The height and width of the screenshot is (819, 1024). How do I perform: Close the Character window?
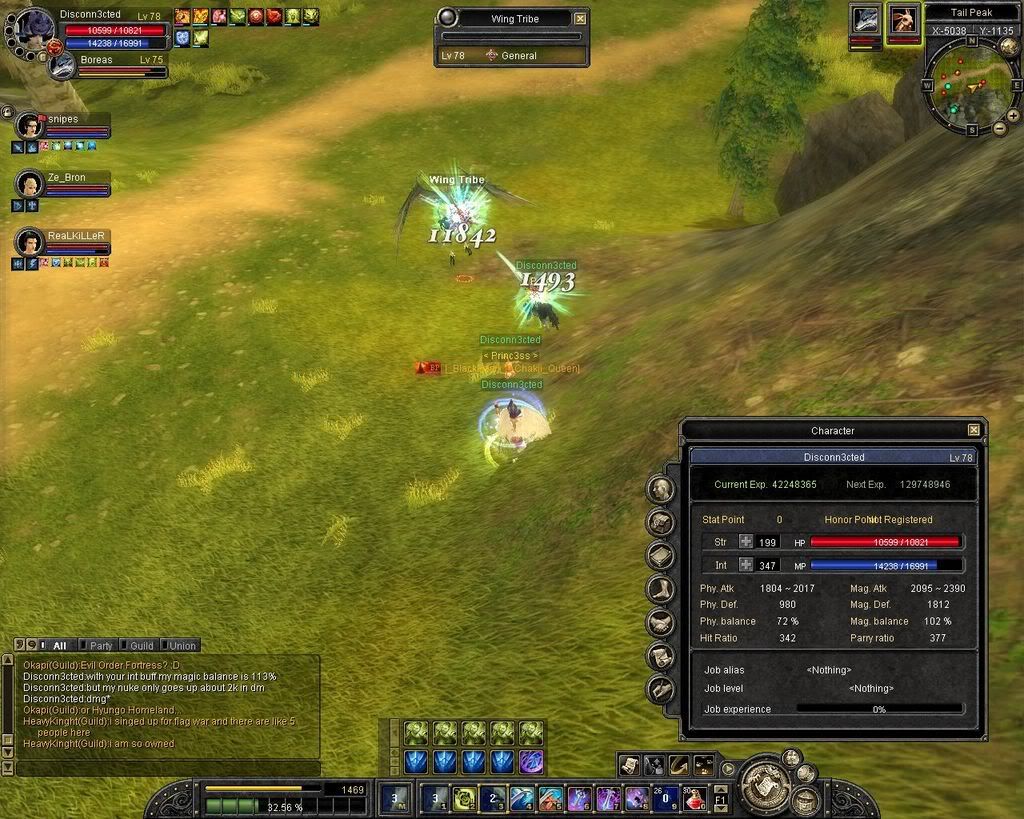point(973,430)
